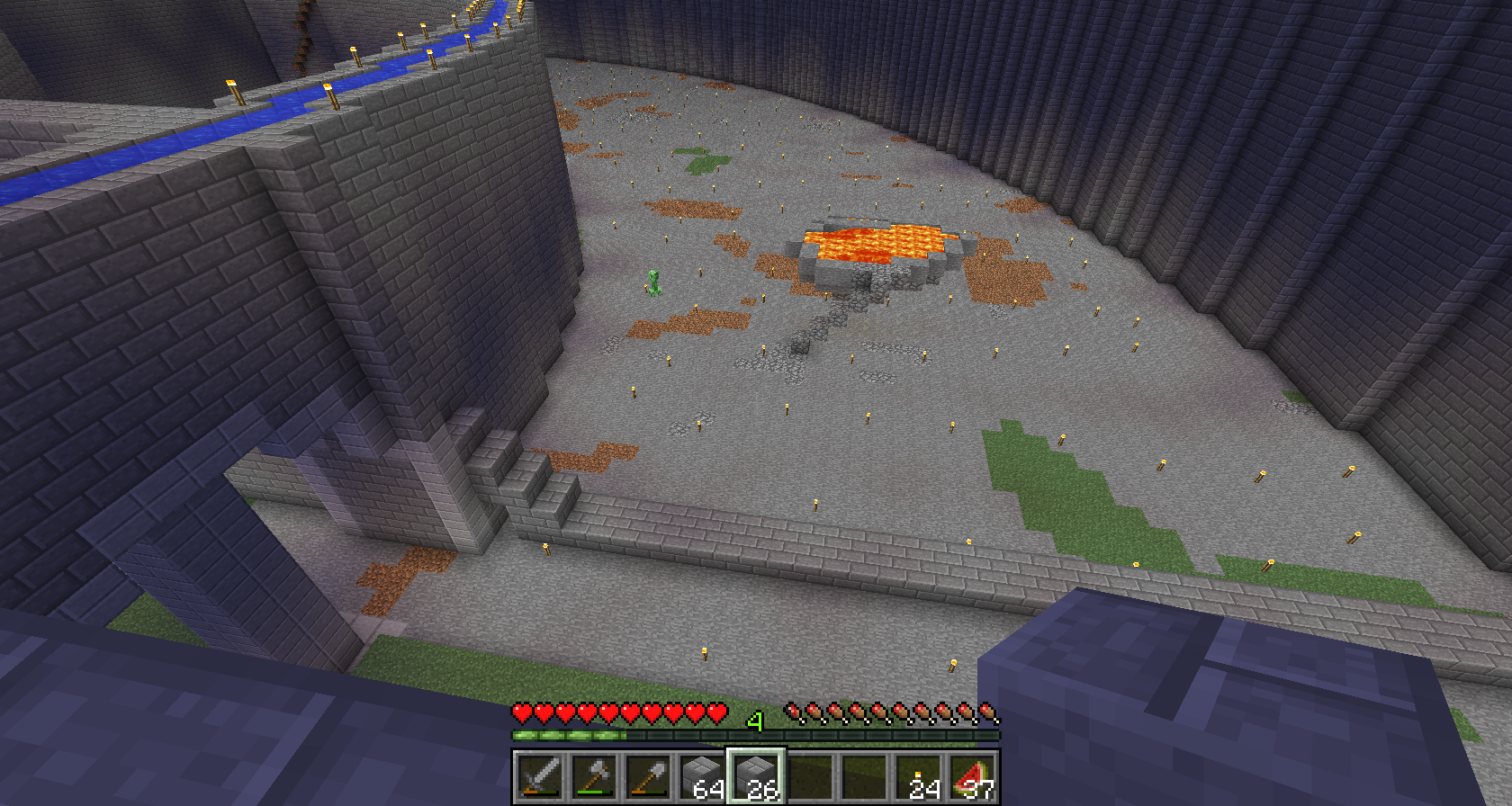Pick the melon slice slot
This screenshot has height=806, width=1512.
click(972, 776)
